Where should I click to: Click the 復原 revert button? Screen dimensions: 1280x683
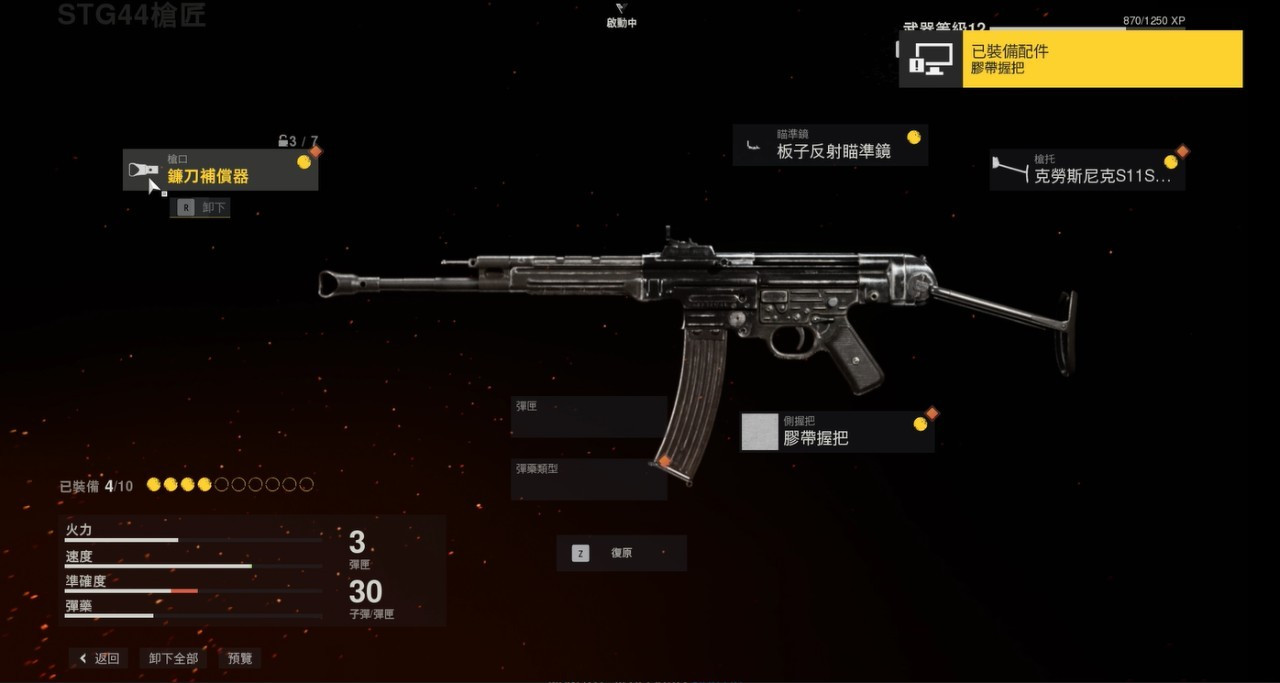coord(621,553)
